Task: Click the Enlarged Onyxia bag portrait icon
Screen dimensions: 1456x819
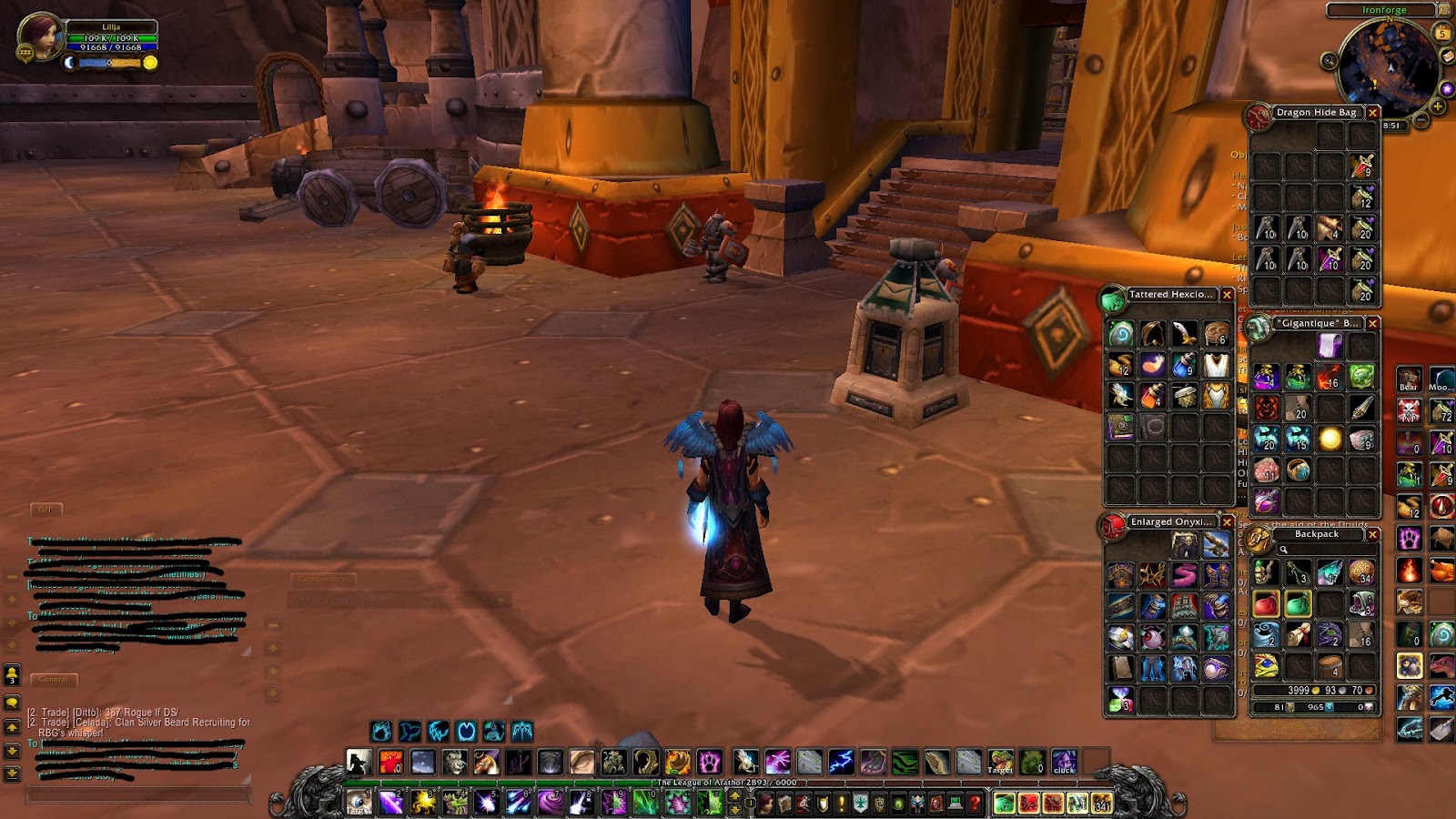Action: tap(1113, 524)
